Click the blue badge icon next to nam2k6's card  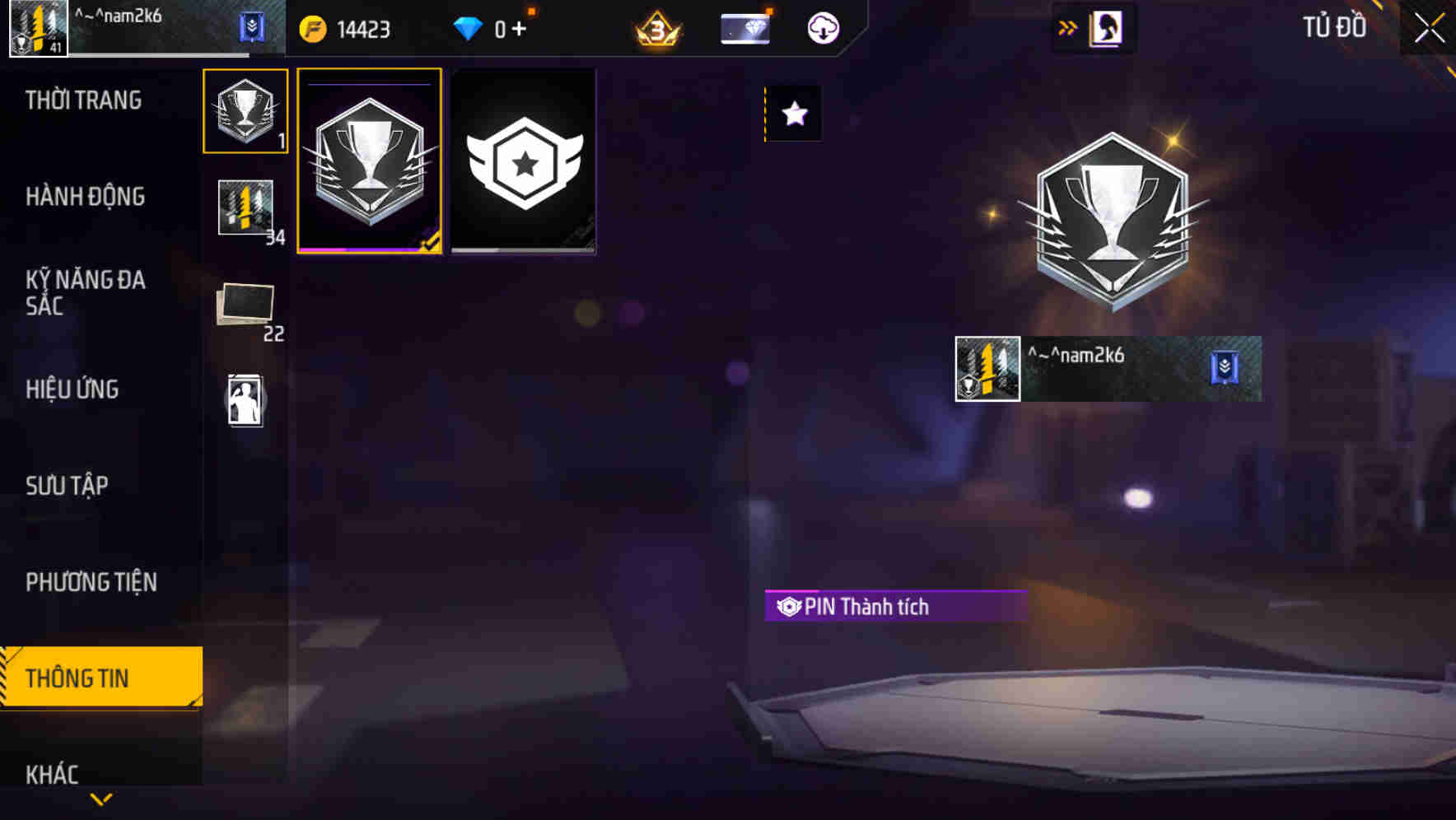(1222, 370)
